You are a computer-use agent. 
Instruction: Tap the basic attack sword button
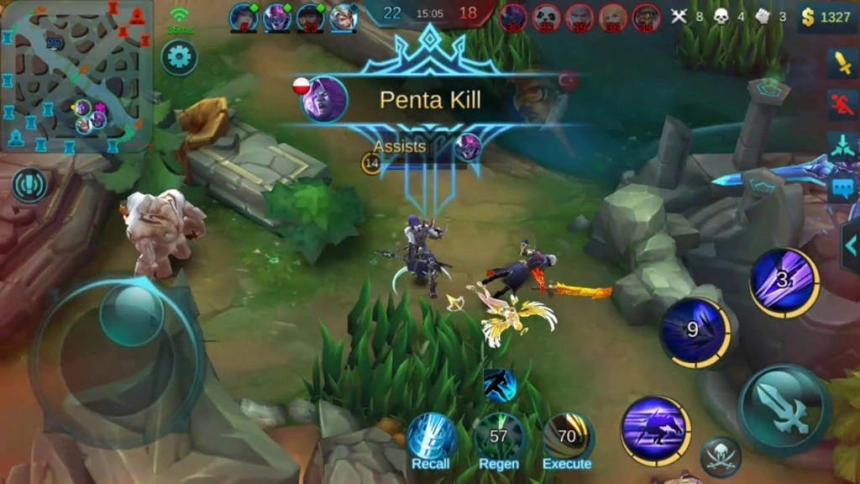[785, 409]
